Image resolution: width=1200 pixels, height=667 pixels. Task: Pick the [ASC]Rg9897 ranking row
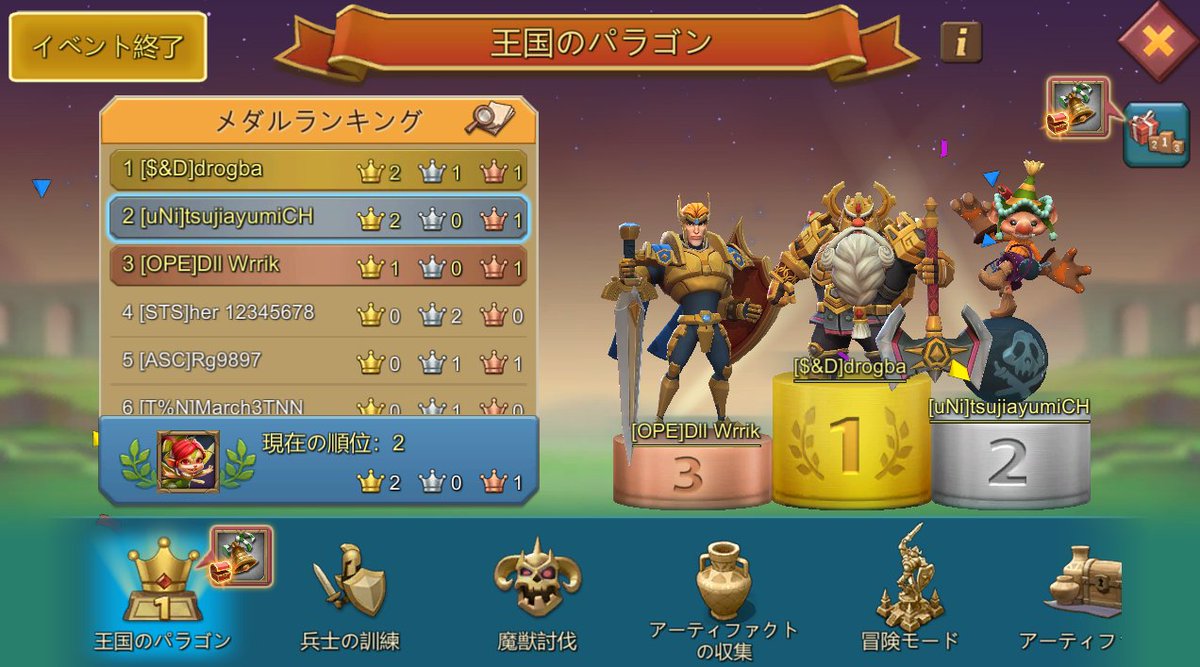(x=318, y=360)
